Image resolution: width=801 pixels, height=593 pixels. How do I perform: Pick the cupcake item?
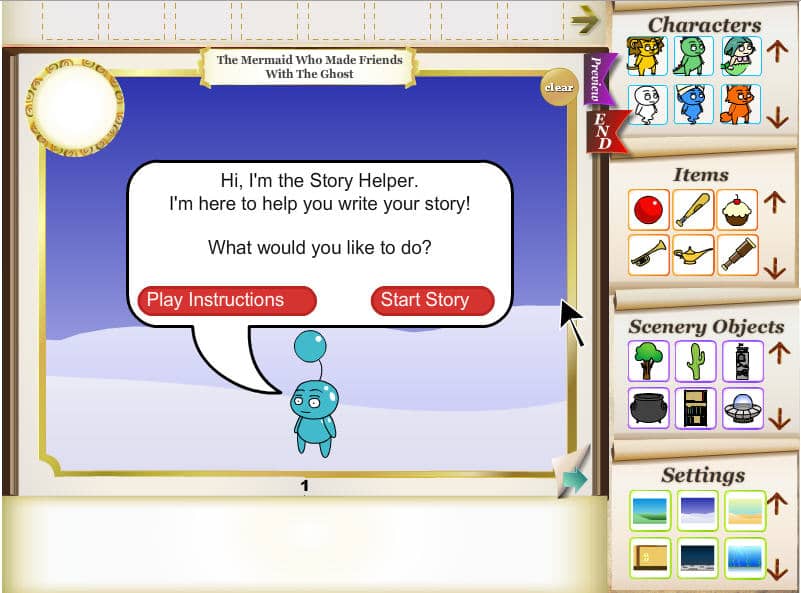click(739, 209)
